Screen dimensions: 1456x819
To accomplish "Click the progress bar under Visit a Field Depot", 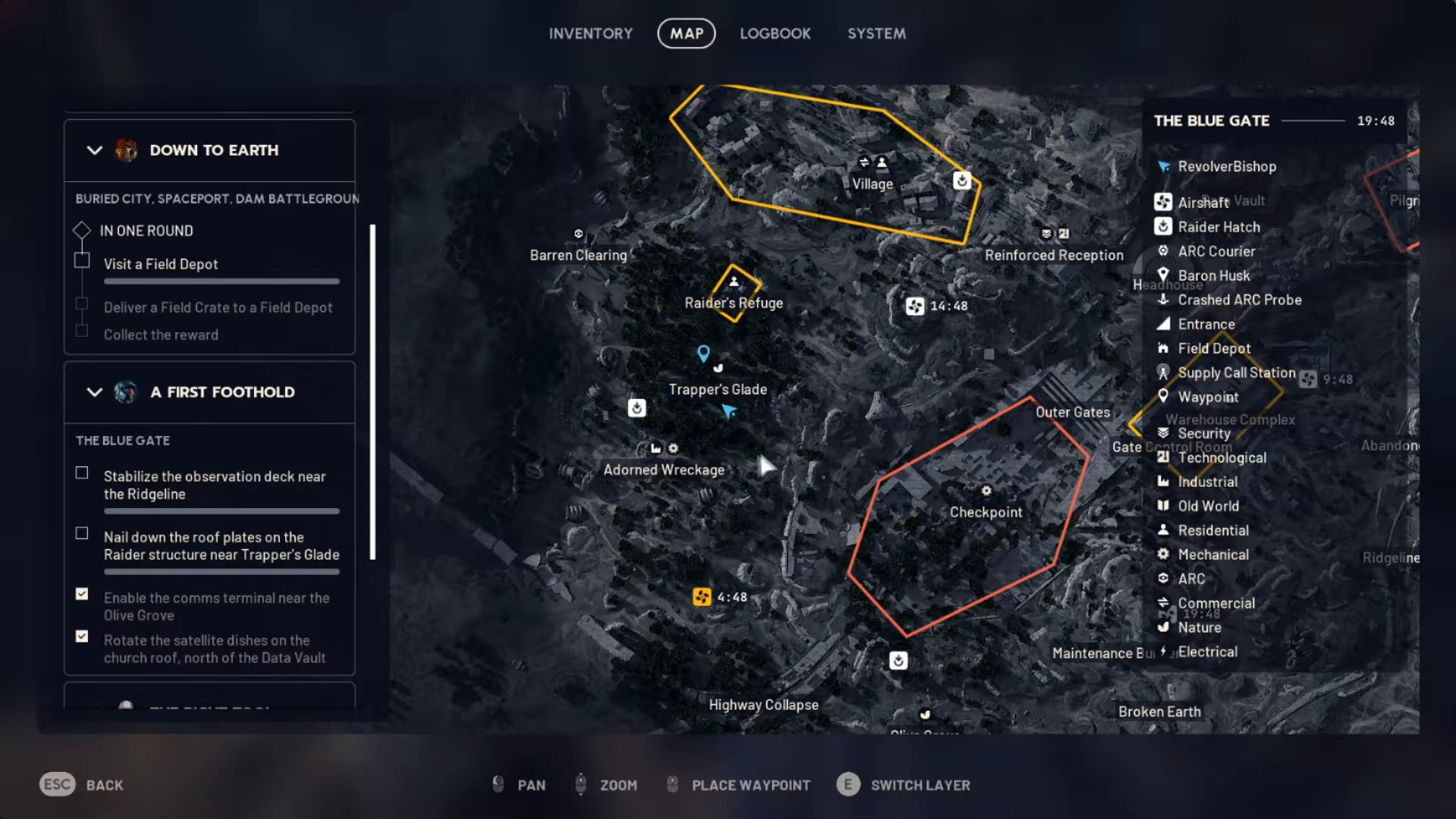I will [x=221, y=281].
